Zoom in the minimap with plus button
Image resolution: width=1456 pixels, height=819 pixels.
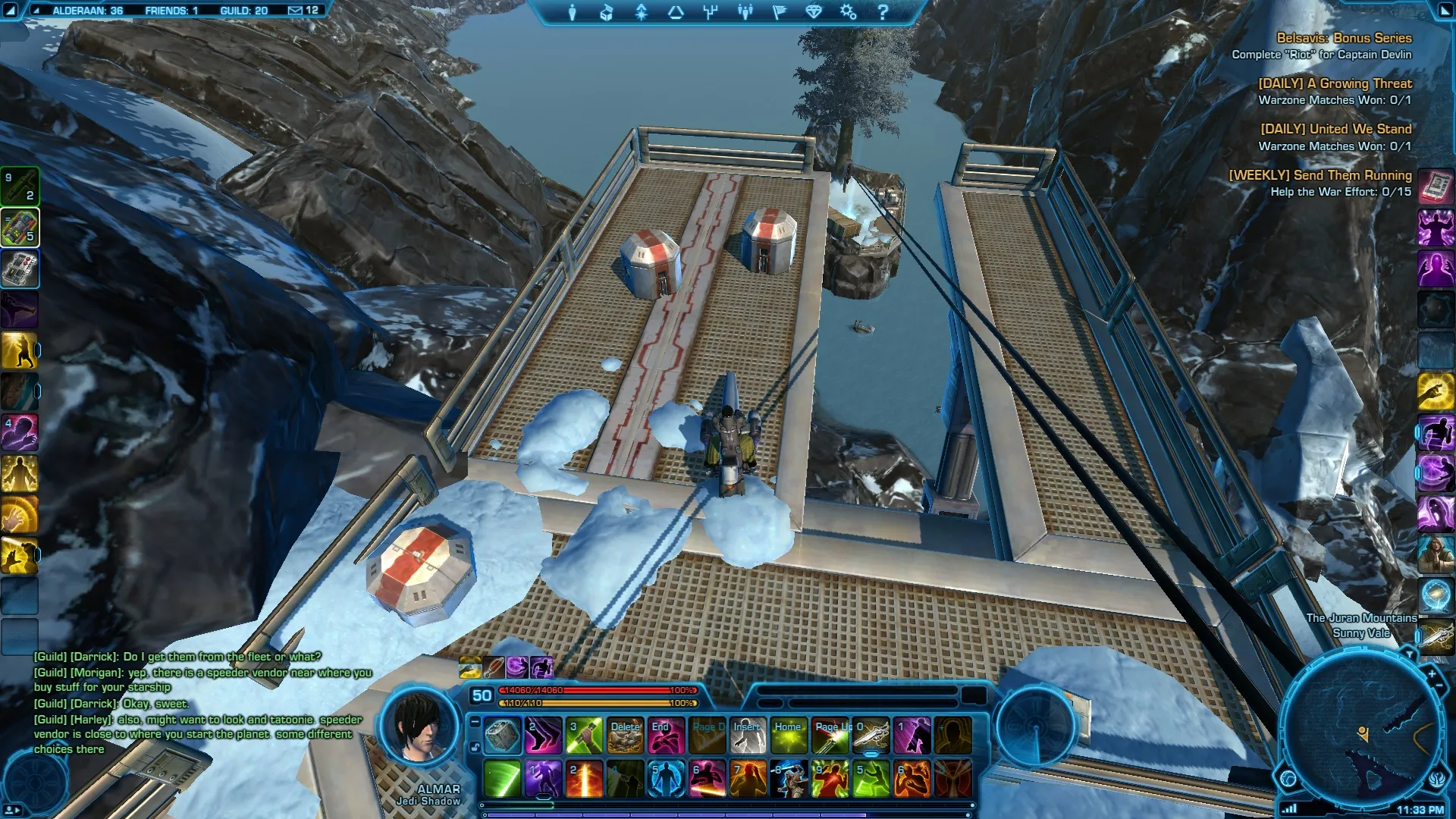click(1431, 673)
